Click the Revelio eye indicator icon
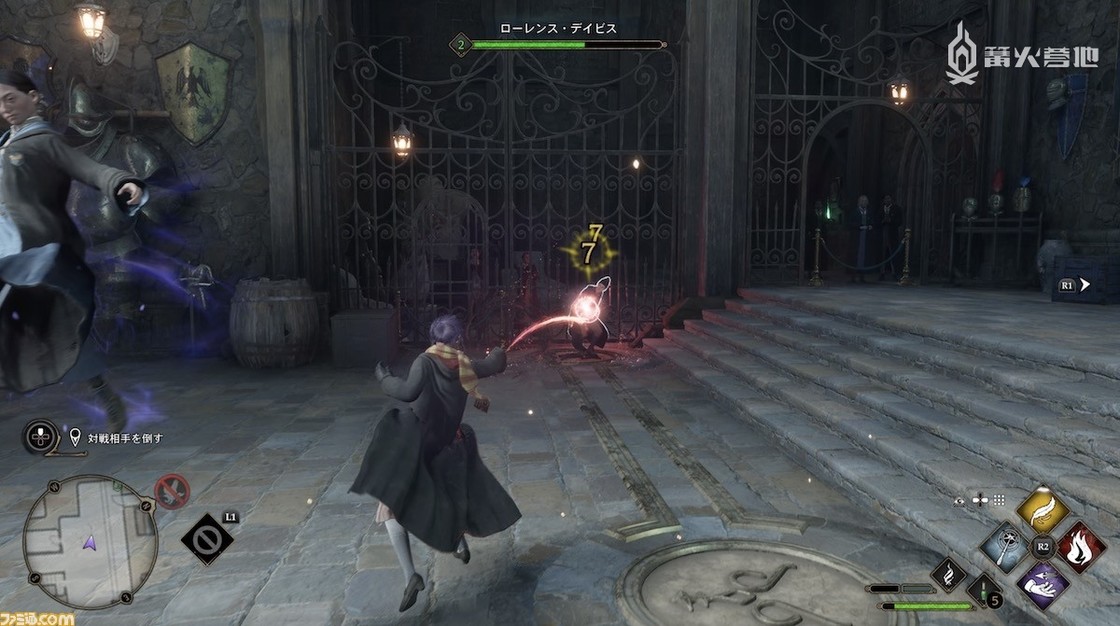The width and height of the screenshot is (1120, 626). (x=960, y=499)
